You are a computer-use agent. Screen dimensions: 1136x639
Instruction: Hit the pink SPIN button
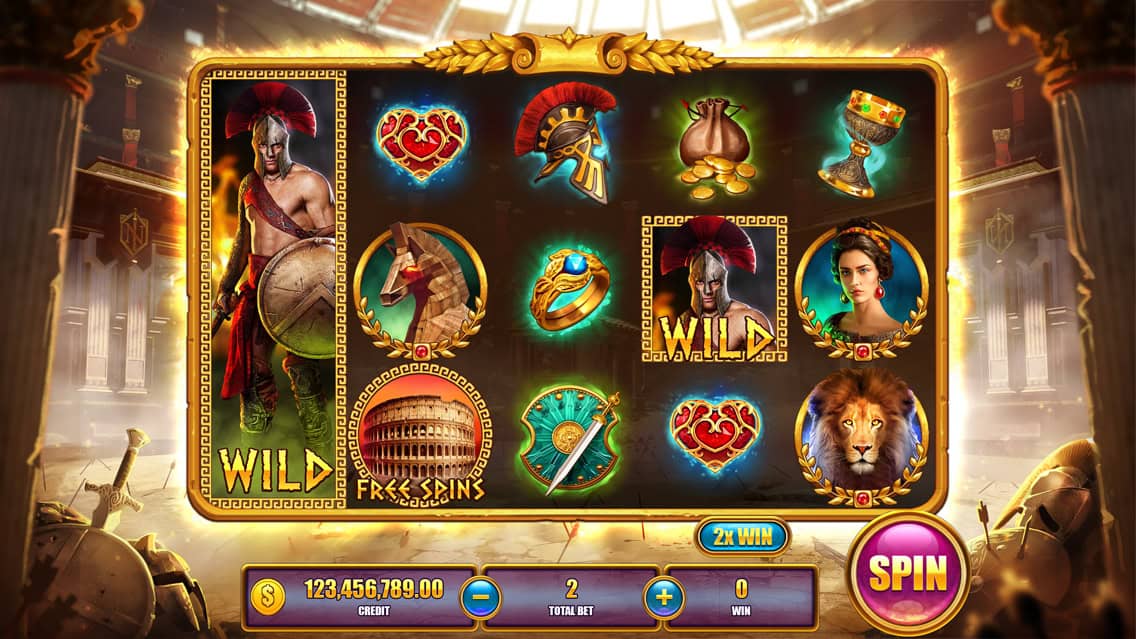pos(907,573)
